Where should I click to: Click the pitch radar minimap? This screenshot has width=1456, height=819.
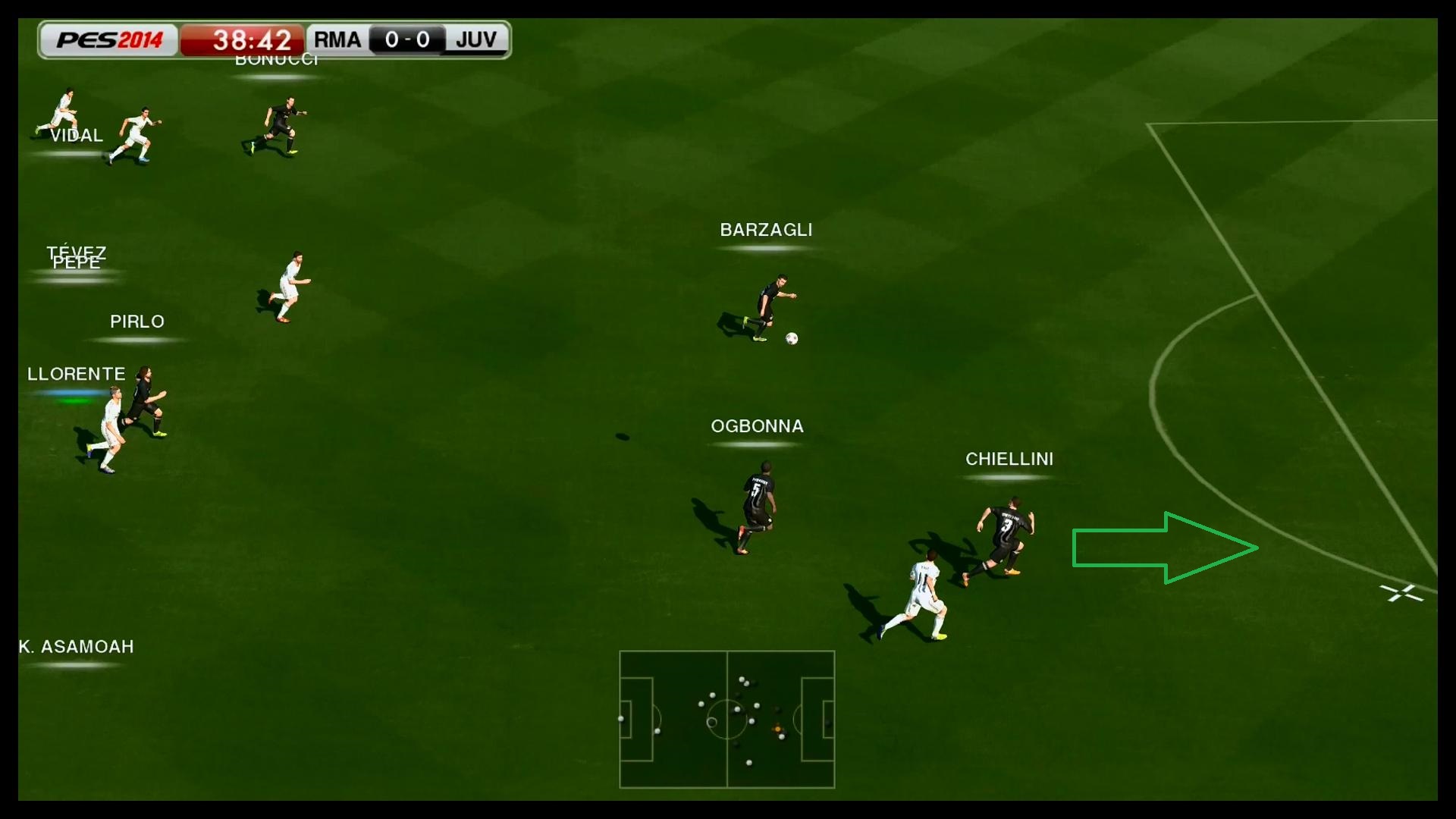(726, 719)
